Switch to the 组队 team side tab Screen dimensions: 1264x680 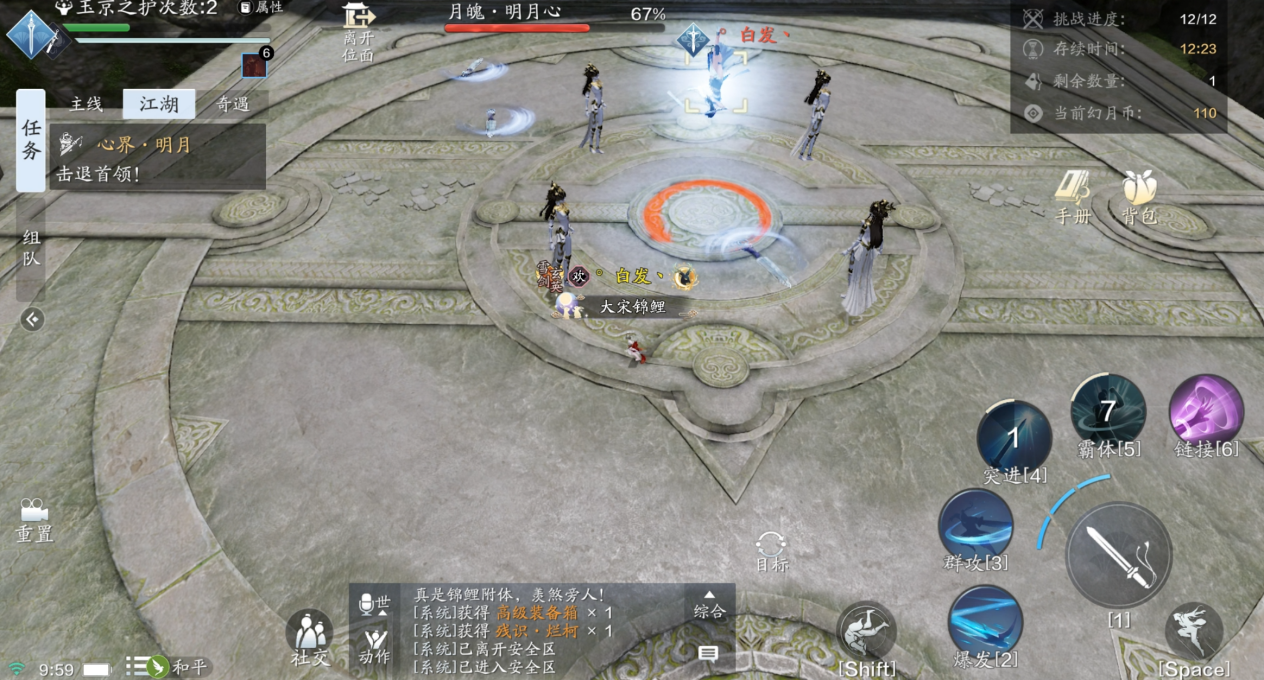click(31, 247)
